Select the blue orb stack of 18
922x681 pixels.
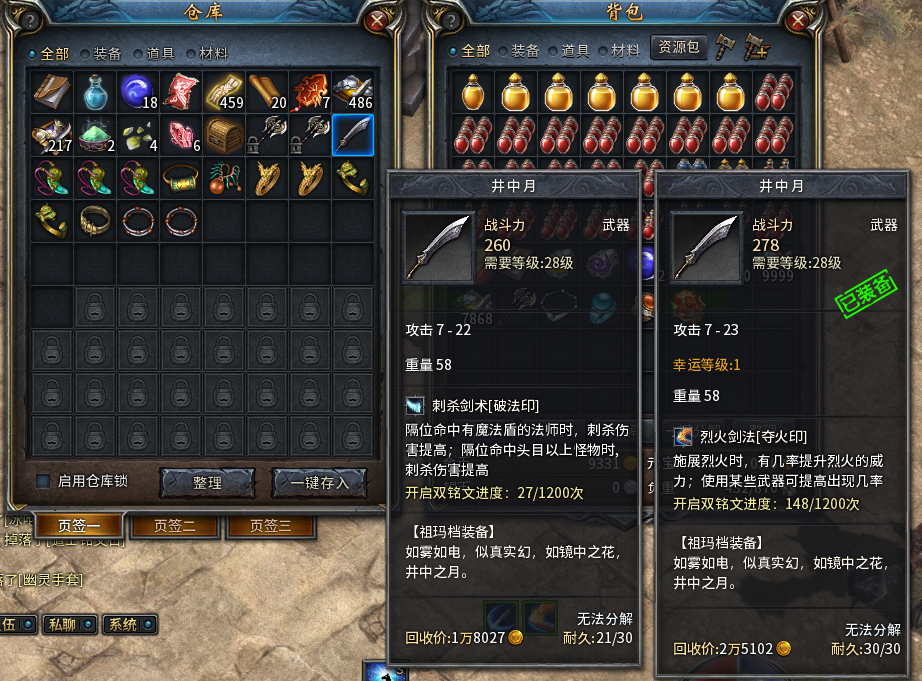tap(137, 90)
